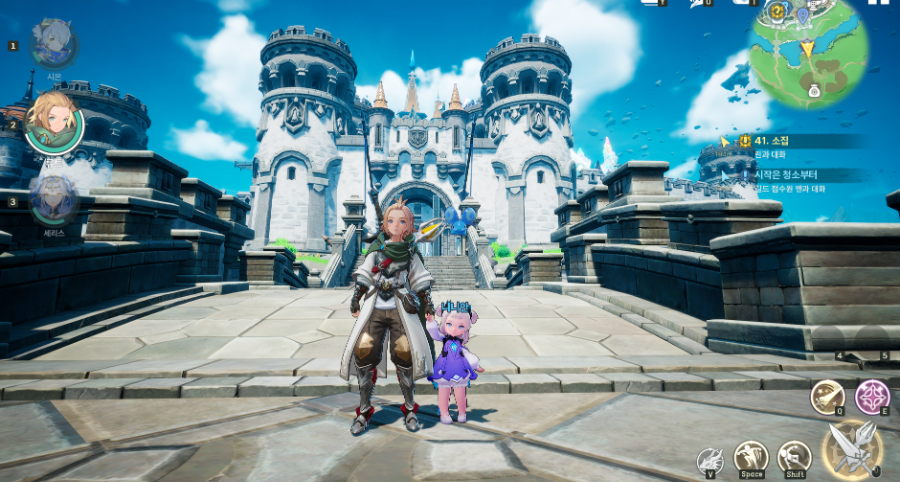
Task: Trigger the jump action icon
Action: 750,457
